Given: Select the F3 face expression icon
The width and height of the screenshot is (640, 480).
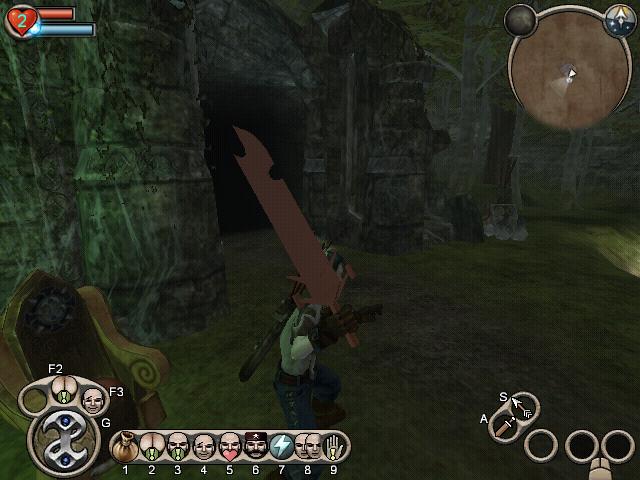Looking at the screenshot, I should [x=93, y=400].
